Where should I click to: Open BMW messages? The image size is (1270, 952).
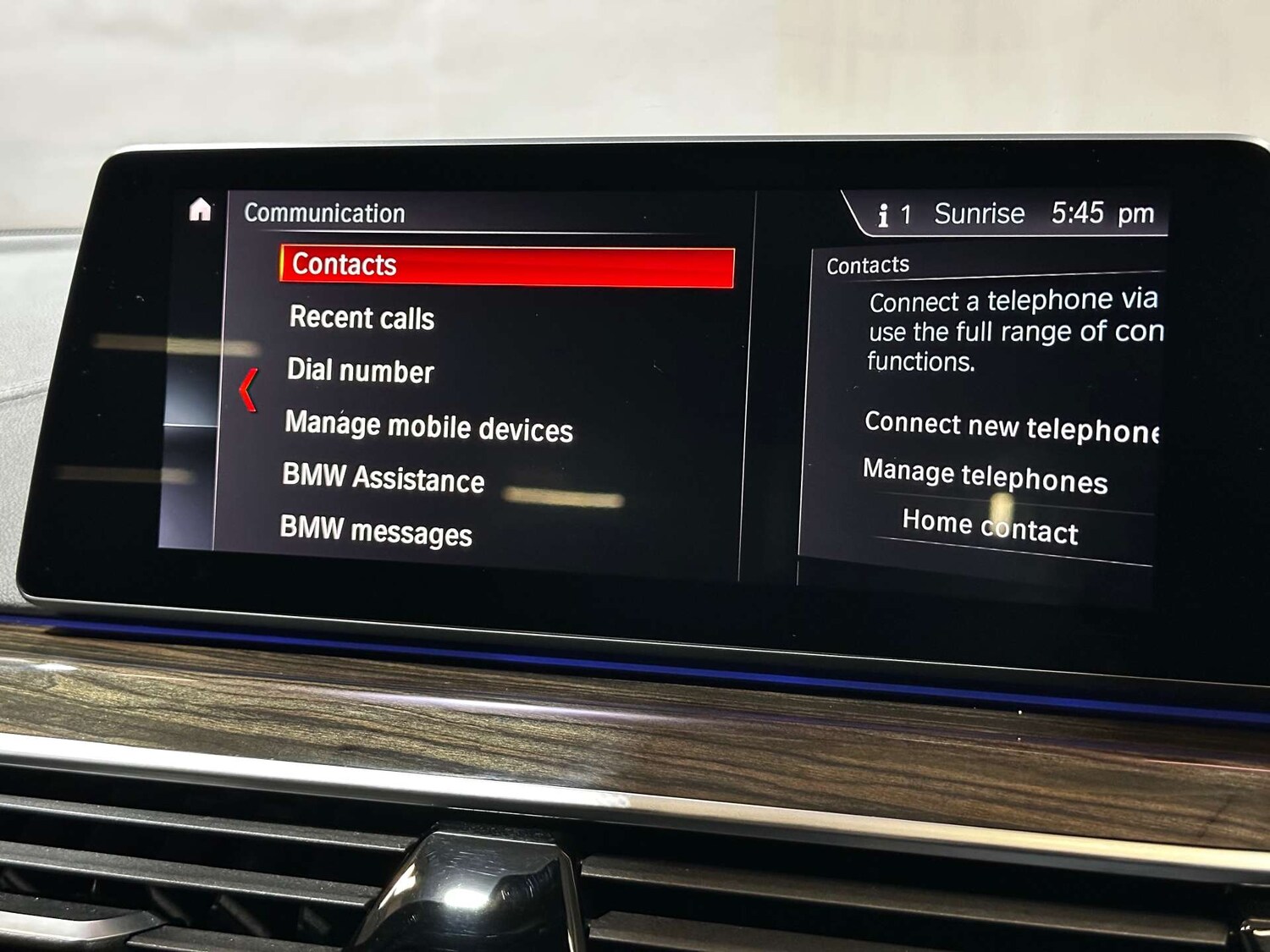pos(378,533)
